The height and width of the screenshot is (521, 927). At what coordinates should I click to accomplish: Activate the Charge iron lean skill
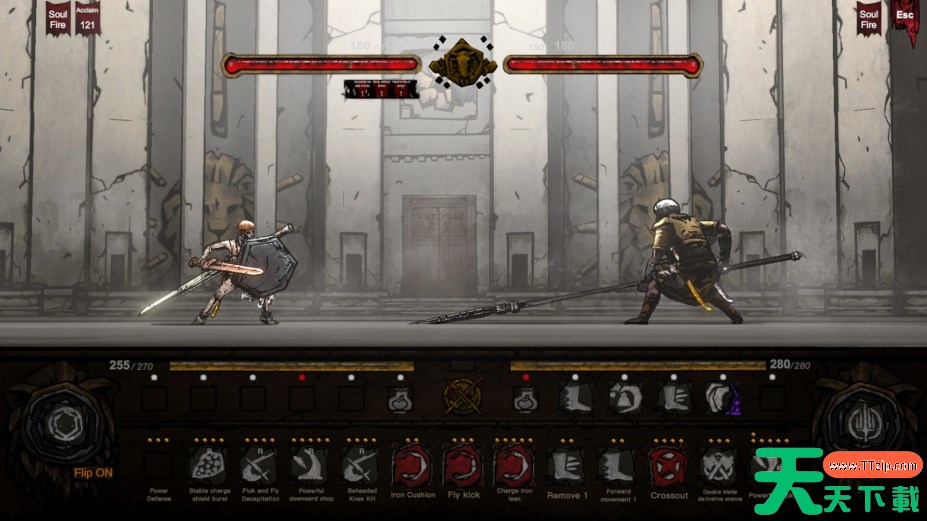tap(514, 466)
